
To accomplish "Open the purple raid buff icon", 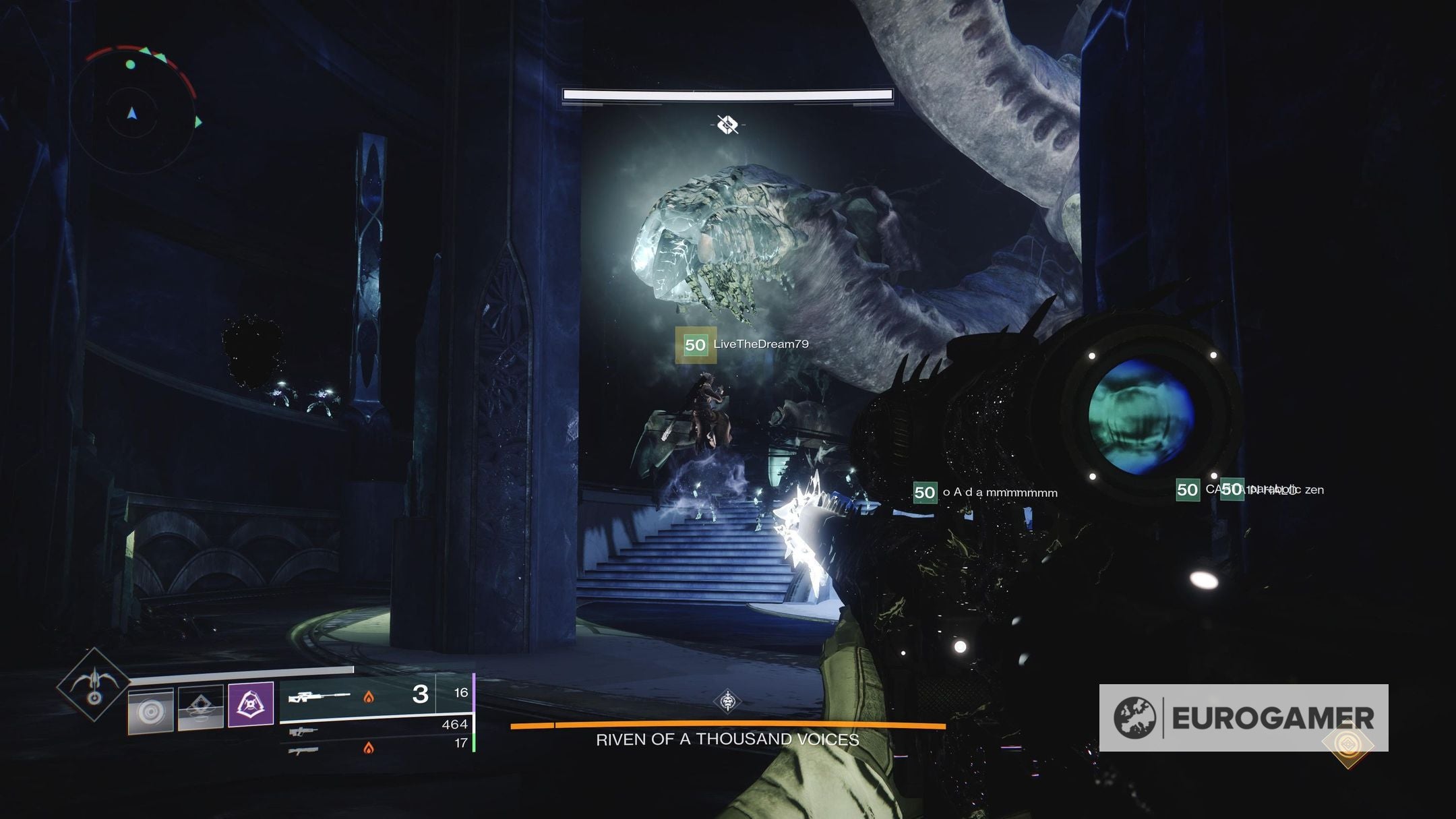I will click(x=251, y=705).
